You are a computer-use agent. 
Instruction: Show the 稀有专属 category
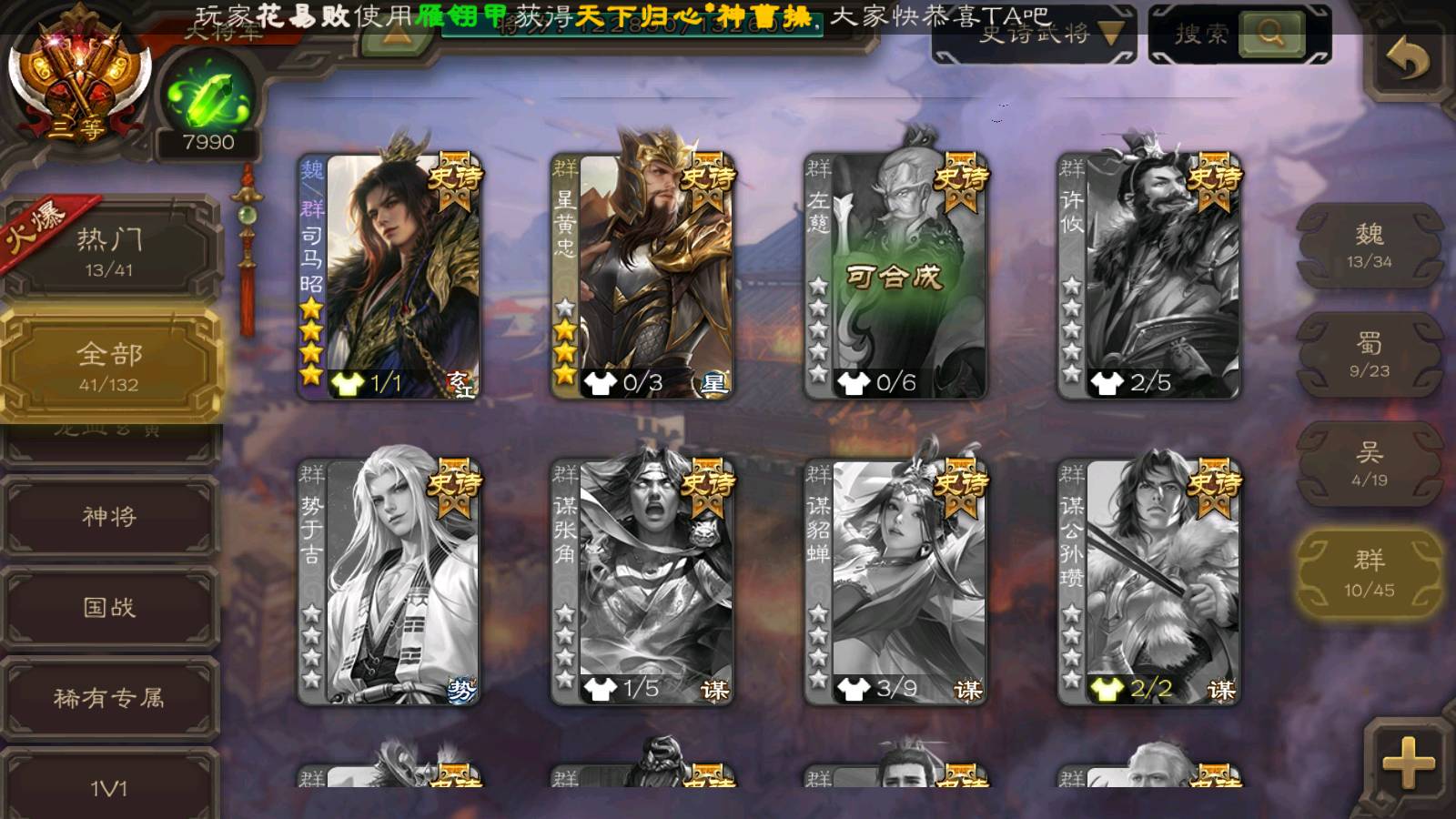tap(109, 698)
